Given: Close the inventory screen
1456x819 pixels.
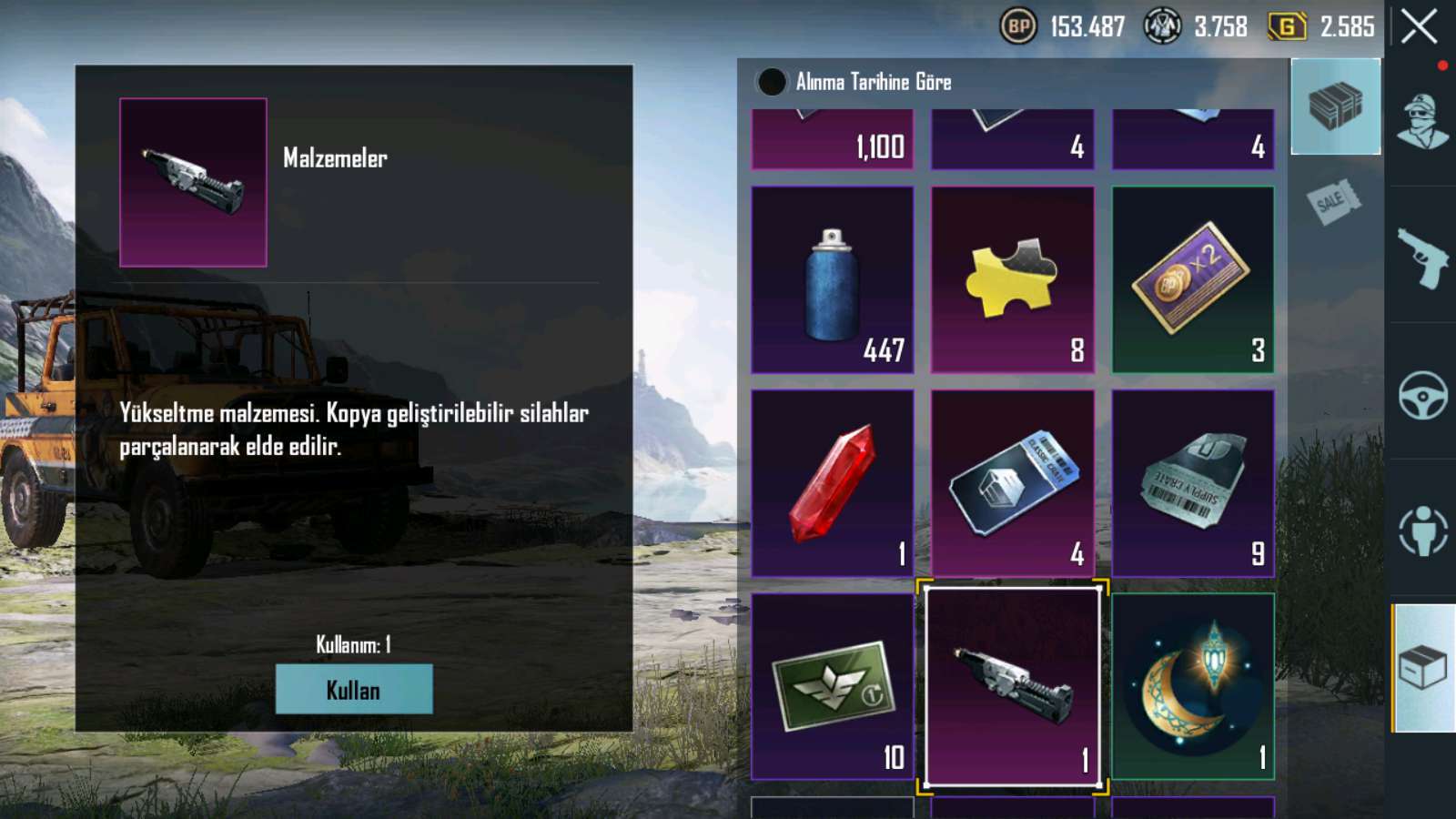Looking at the screenshot, I should (x=1419, y=26).
